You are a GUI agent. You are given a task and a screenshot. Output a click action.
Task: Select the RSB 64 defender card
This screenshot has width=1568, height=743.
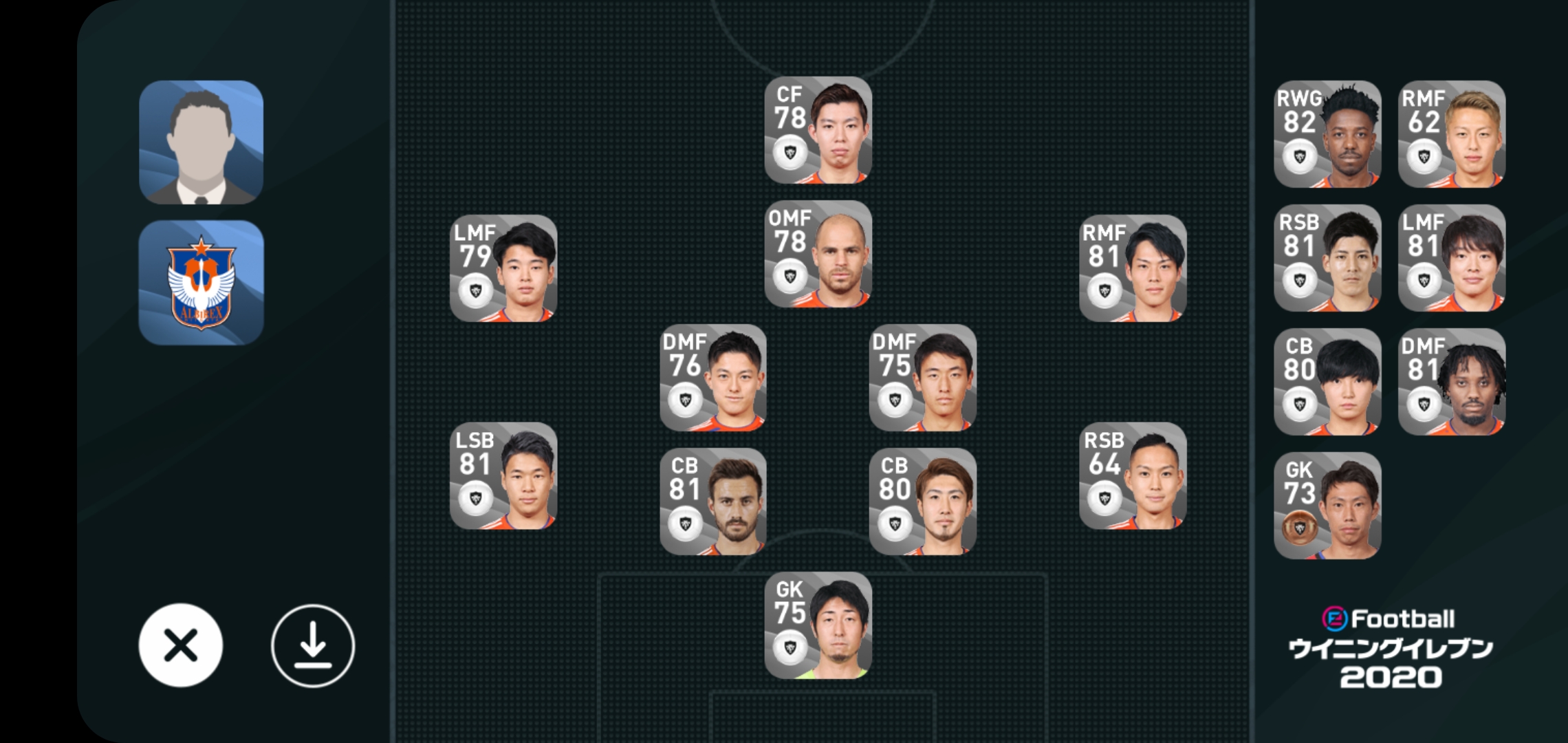pyautogui.click(x=1132, y=476)
